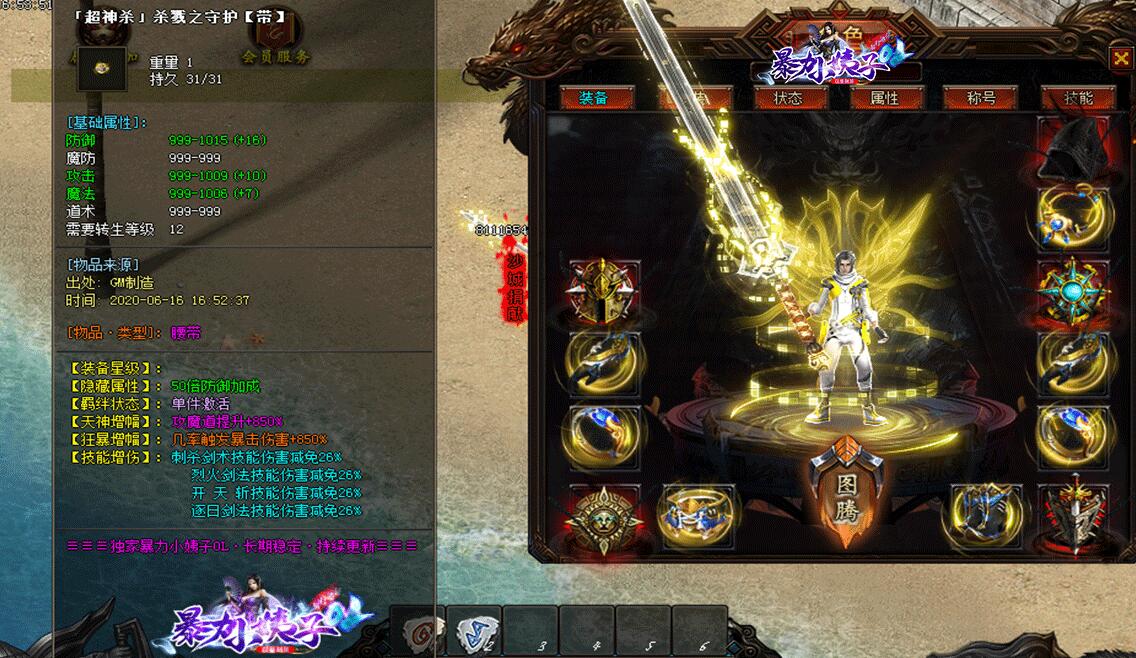
Task: Use the red rune stone hotbar item
Action: tap(417, 633)
